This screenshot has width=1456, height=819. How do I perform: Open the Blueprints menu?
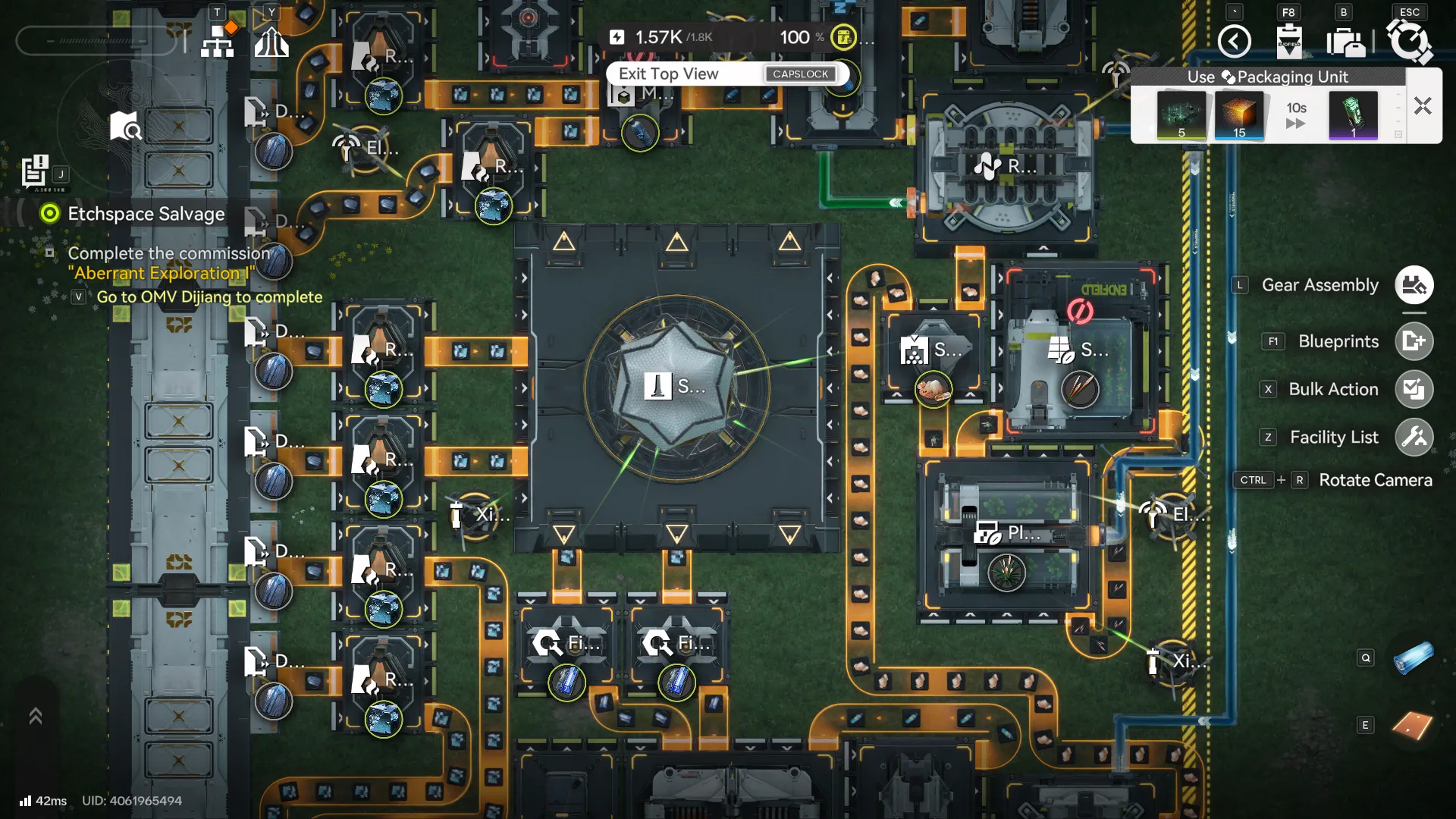pos(1414,341)
